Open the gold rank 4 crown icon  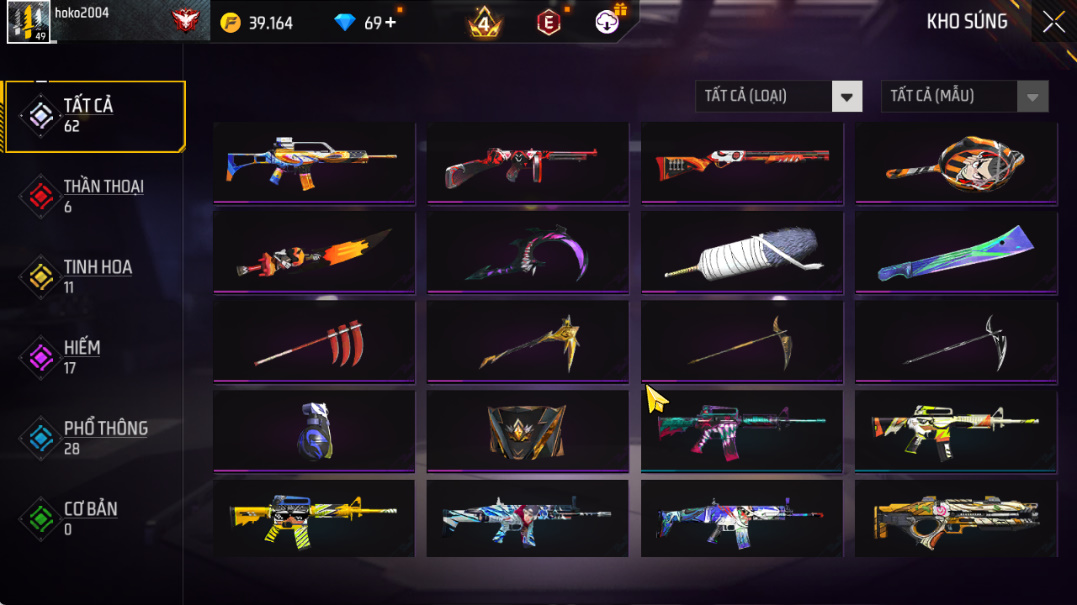pyautogui.click(x=485, y=22)
